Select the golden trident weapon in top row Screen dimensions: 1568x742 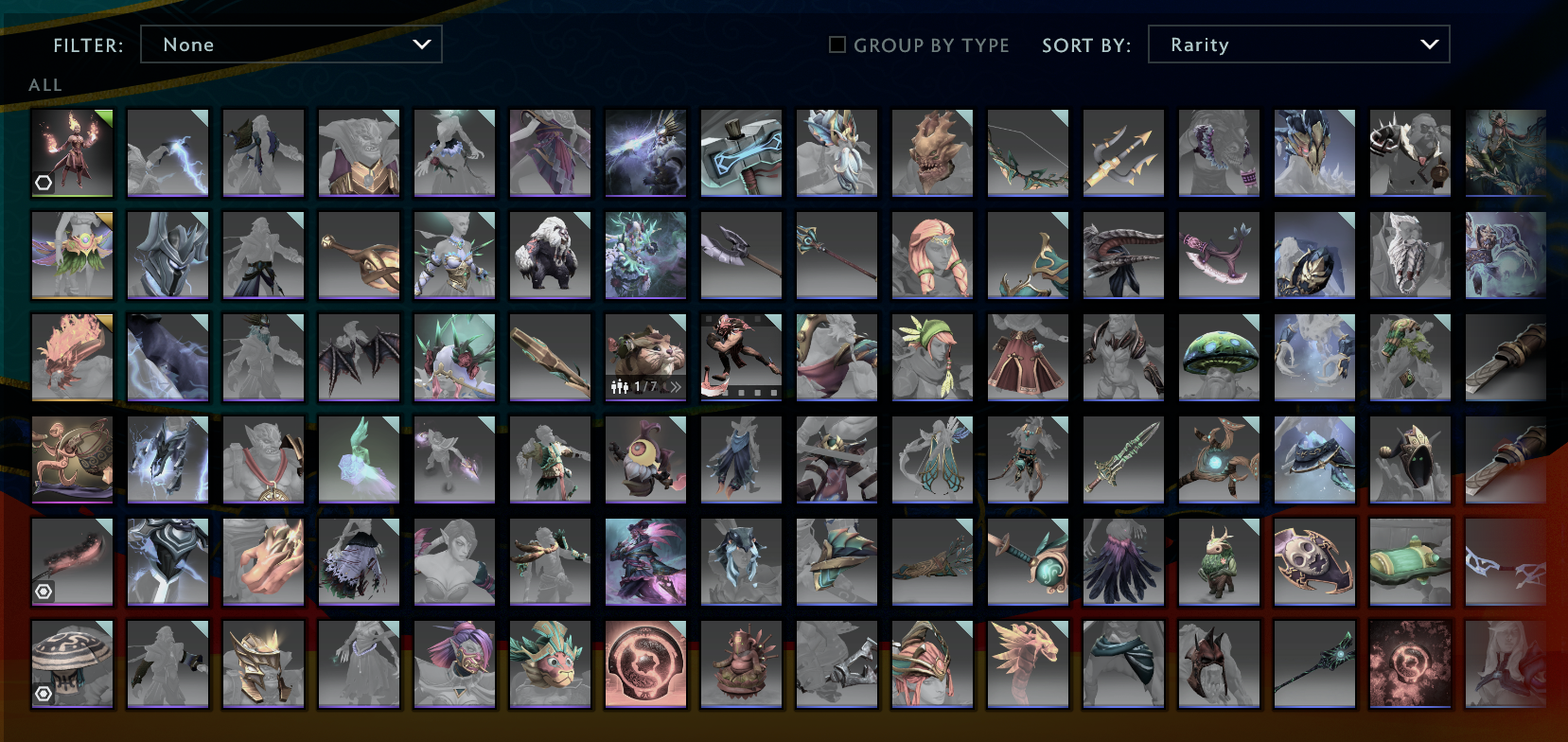1123,152
